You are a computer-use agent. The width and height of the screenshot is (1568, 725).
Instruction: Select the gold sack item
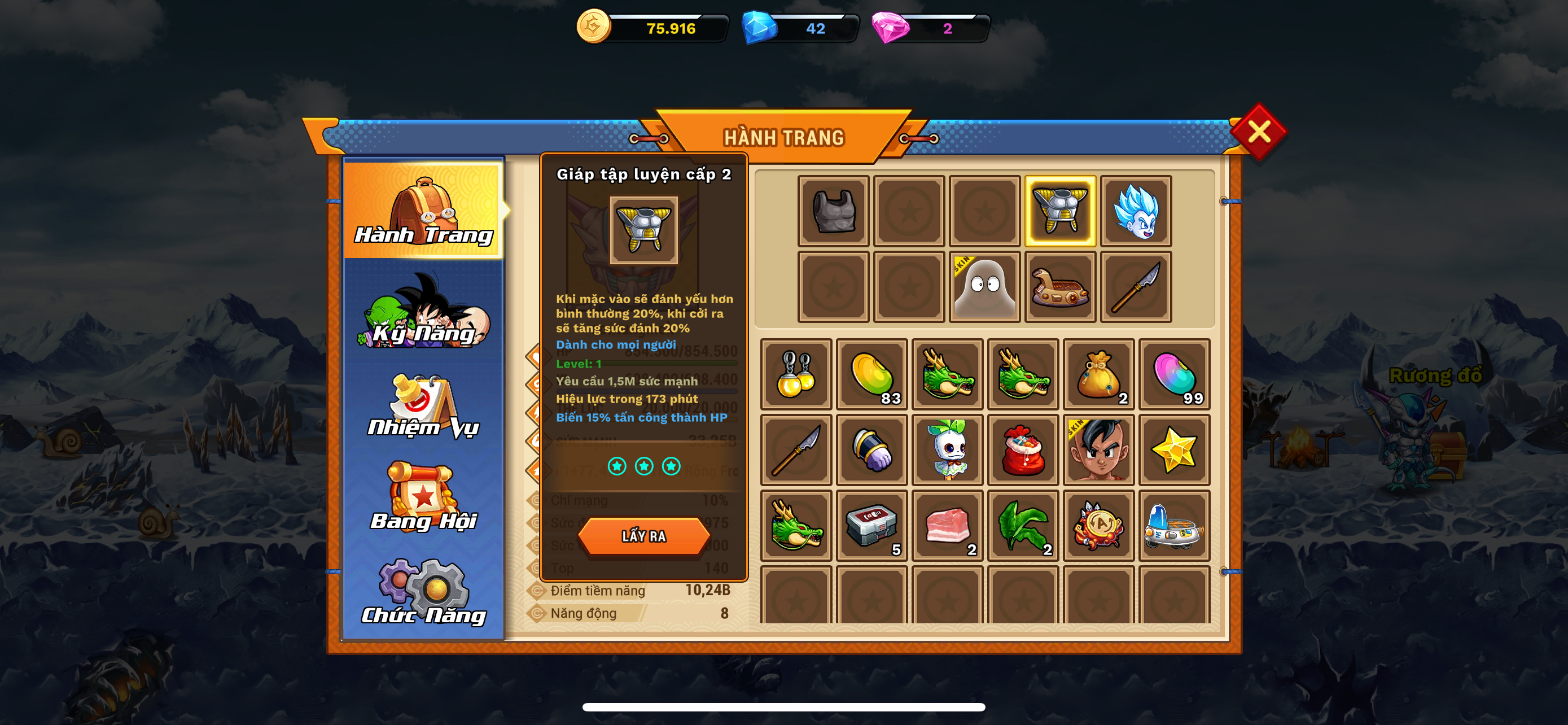point(1099,374)
